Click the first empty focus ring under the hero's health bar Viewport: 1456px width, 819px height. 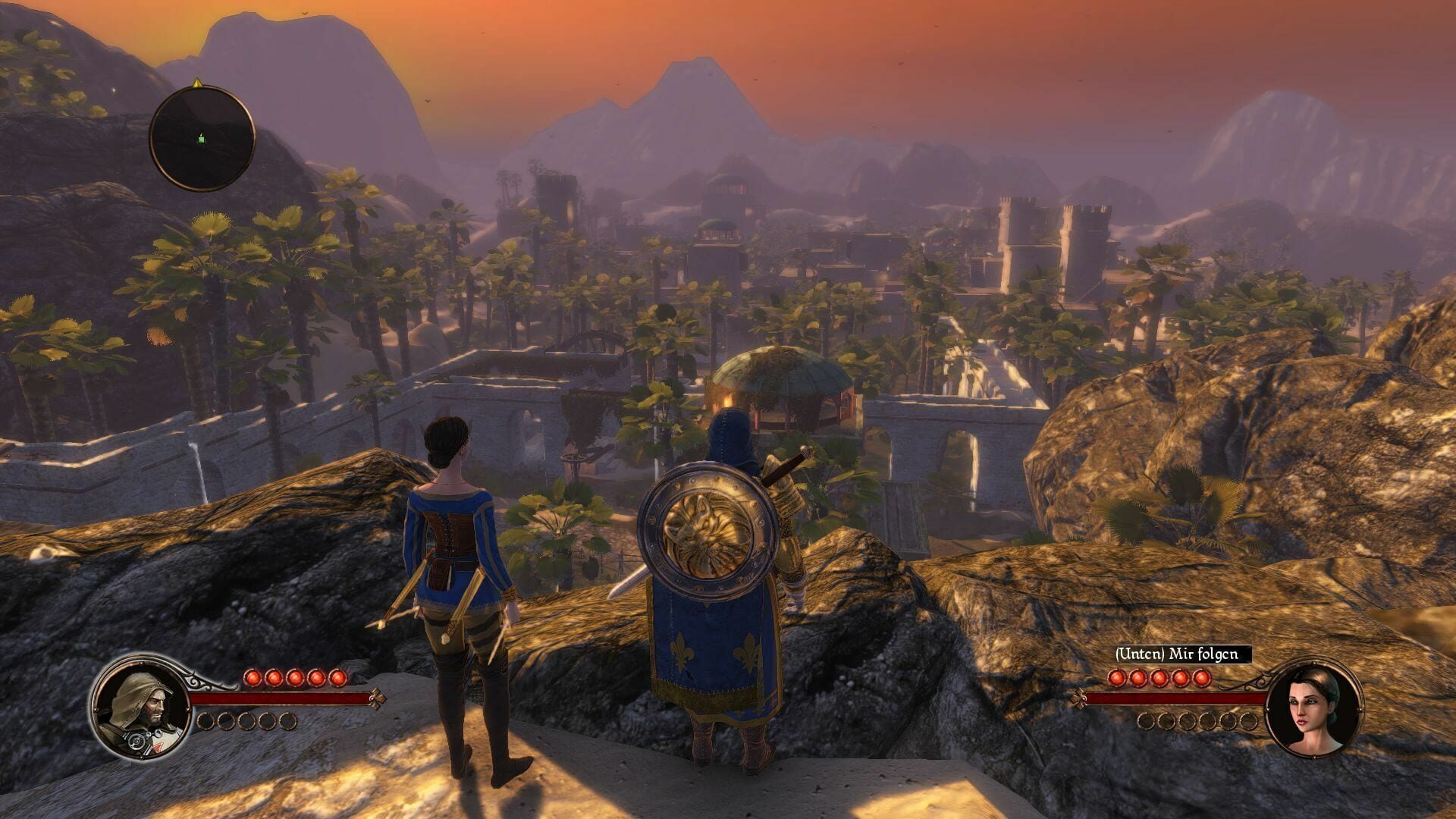pos(206,722)
